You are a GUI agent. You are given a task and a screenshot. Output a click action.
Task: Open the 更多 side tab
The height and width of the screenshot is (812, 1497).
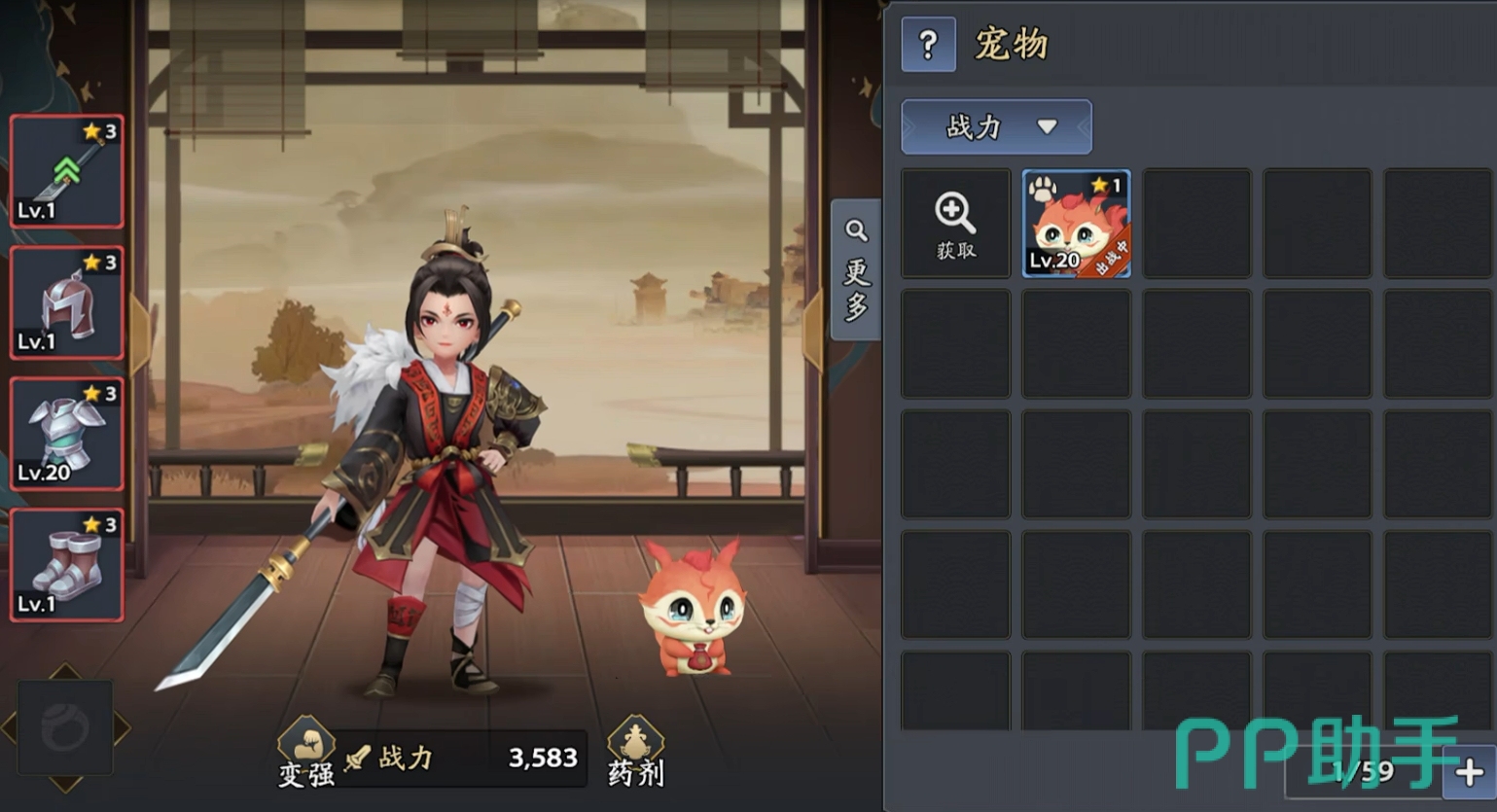tap(856, 270)
